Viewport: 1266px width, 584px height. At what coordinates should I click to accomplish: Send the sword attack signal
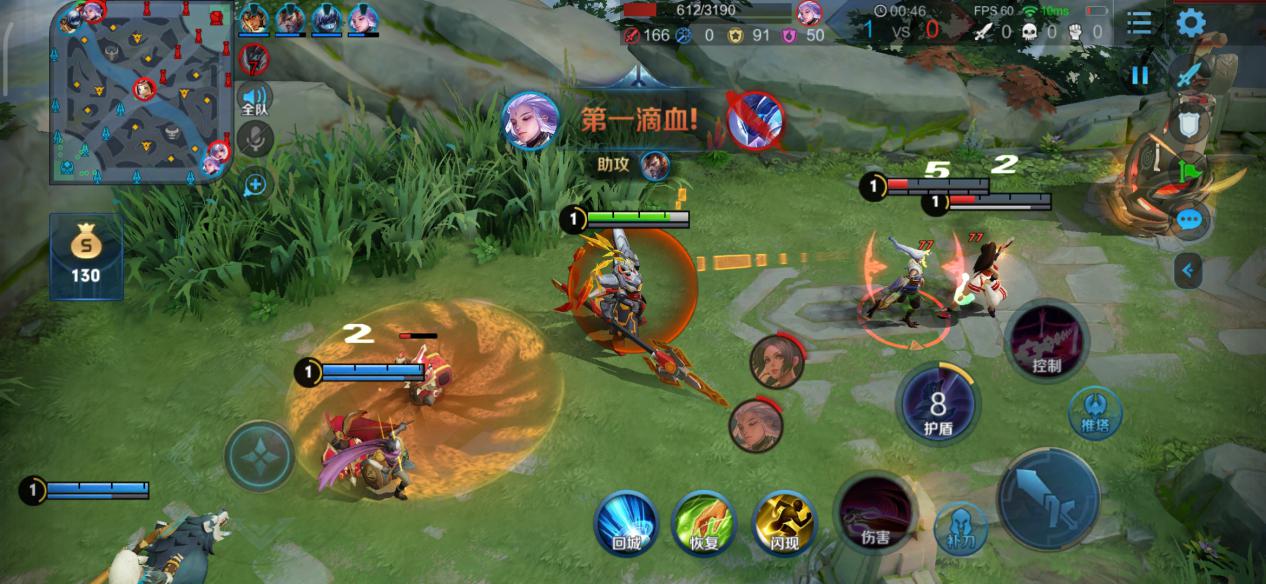(1188, 74)
